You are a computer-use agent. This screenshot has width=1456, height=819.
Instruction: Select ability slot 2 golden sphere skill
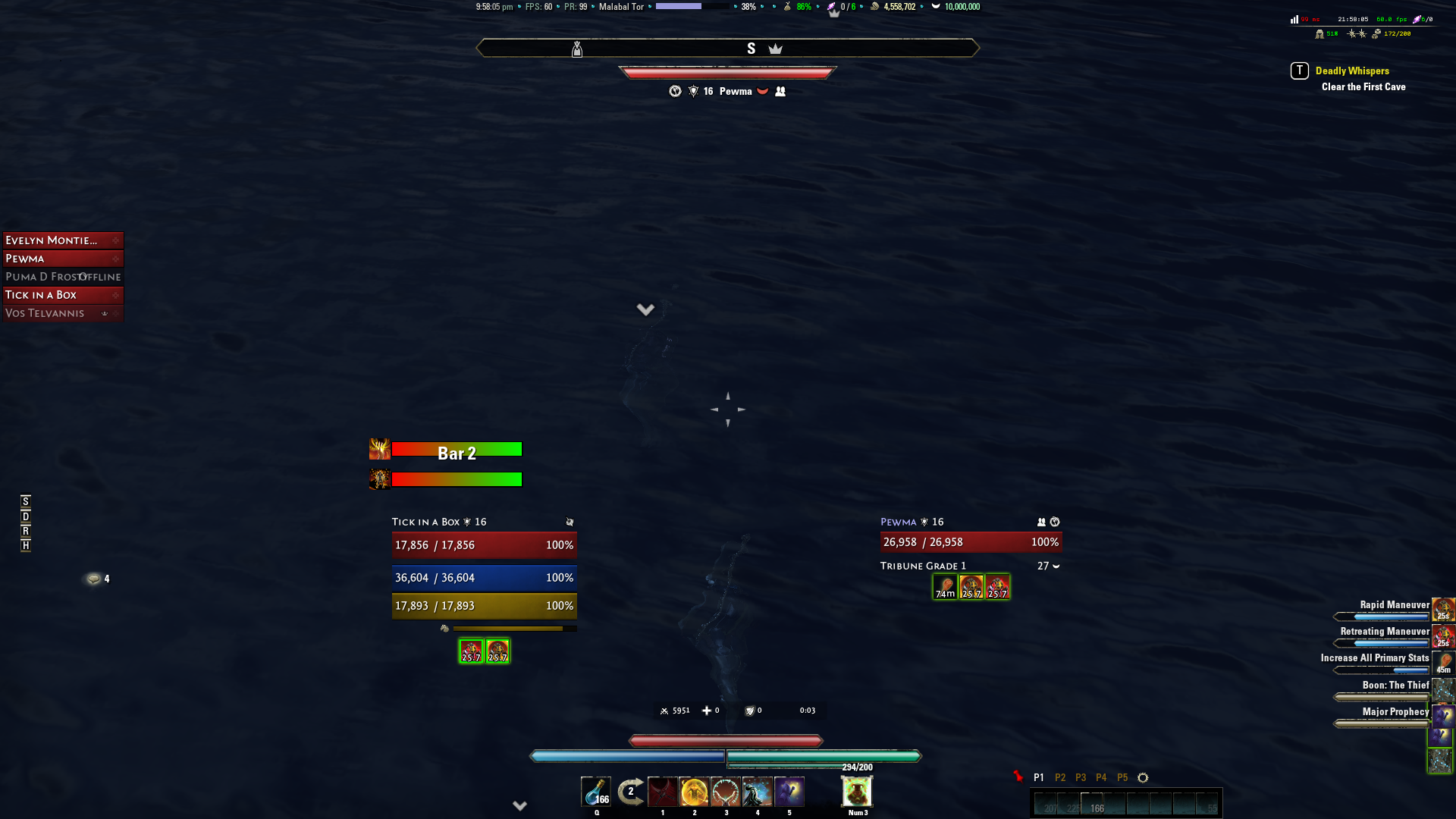694,792
